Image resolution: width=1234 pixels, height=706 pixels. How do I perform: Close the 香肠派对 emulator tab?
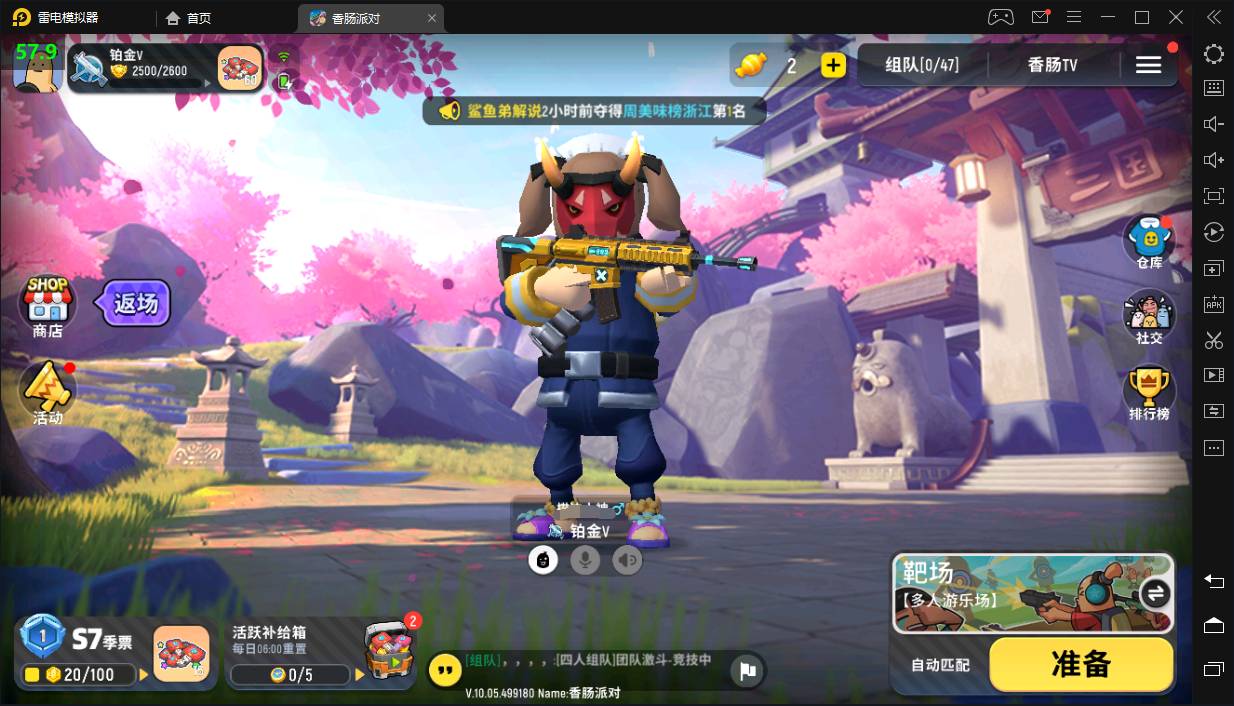coord(432,18)
